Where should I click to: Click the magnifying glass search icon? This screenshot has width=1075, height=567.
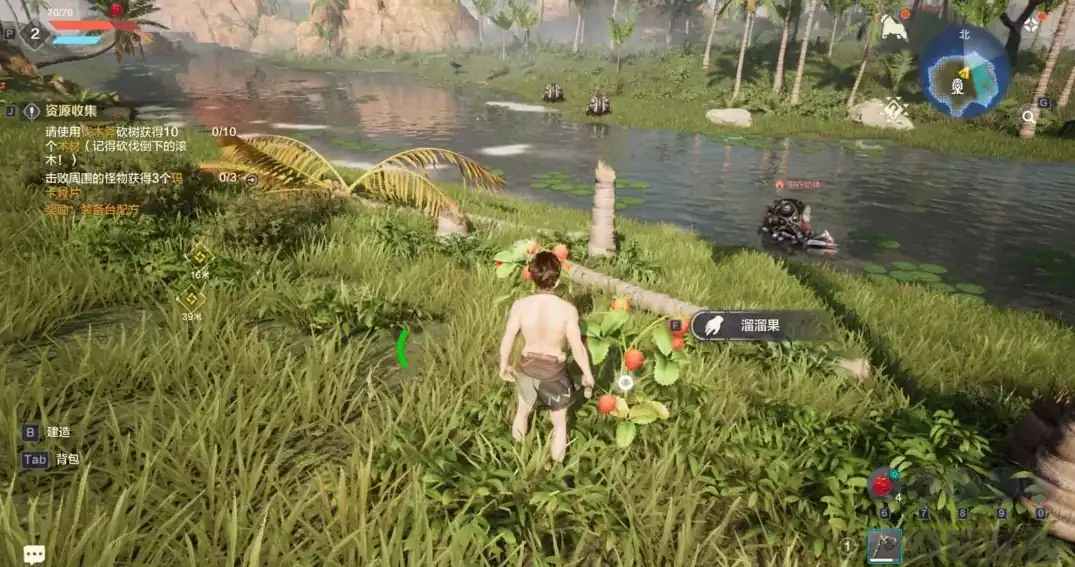coord(1028,117)
